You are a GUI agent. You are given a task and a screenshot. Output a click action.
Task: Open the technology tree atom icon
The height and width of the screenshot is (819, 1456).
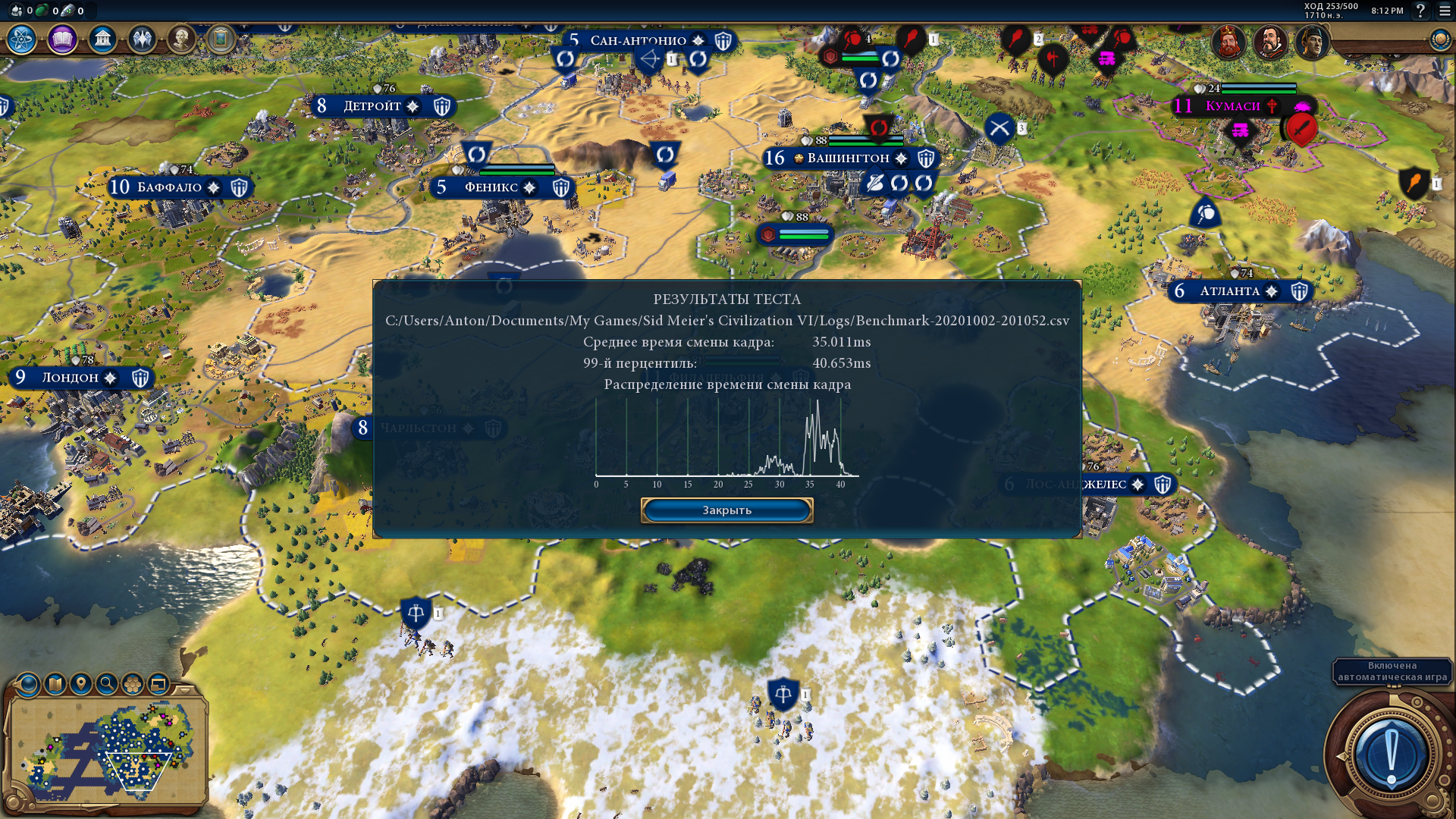pyautogui.click(x=22, y=39)
